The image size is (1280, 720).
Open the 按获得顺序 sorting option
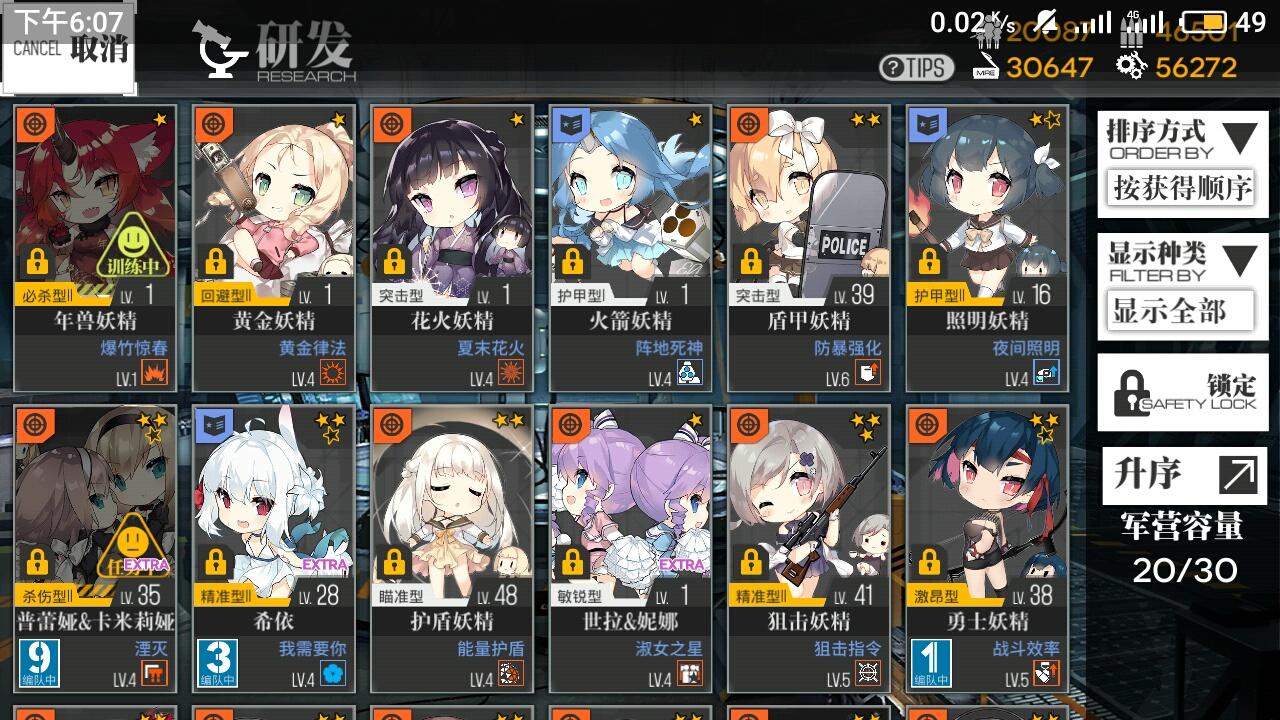(x=1183, y=188)
